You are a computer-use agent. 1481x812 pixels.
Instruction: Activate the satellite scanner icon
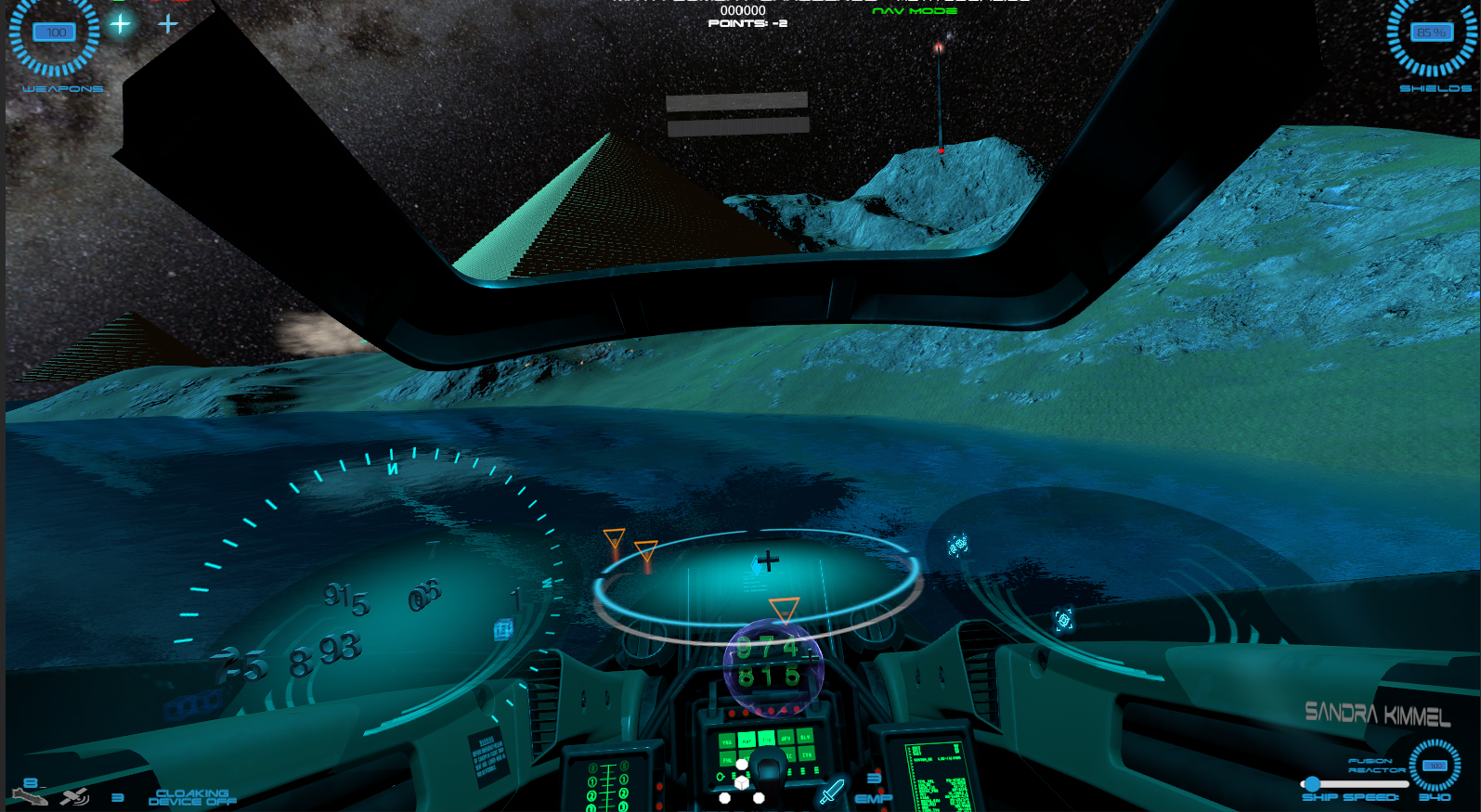(x=74, y=796)
